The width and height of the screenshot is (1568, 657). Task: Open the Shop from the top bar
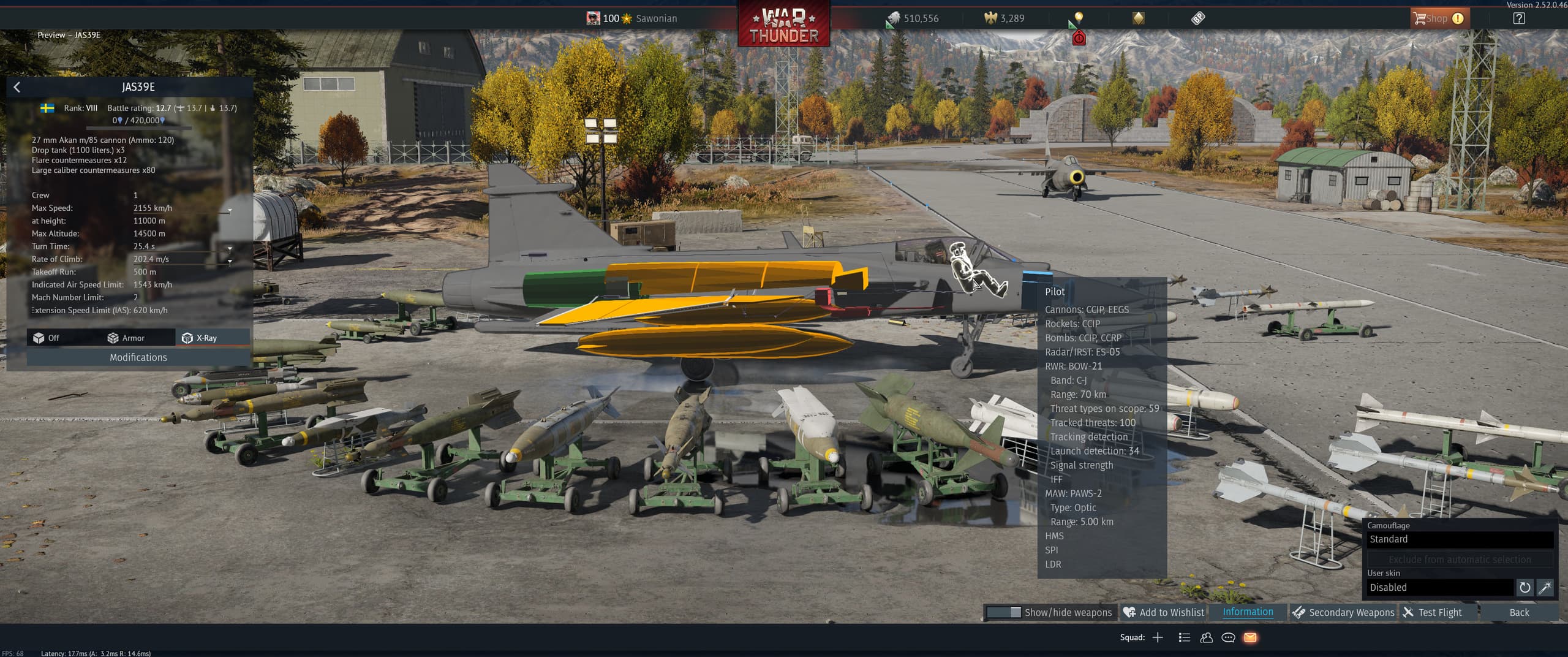coord(1437,18)
